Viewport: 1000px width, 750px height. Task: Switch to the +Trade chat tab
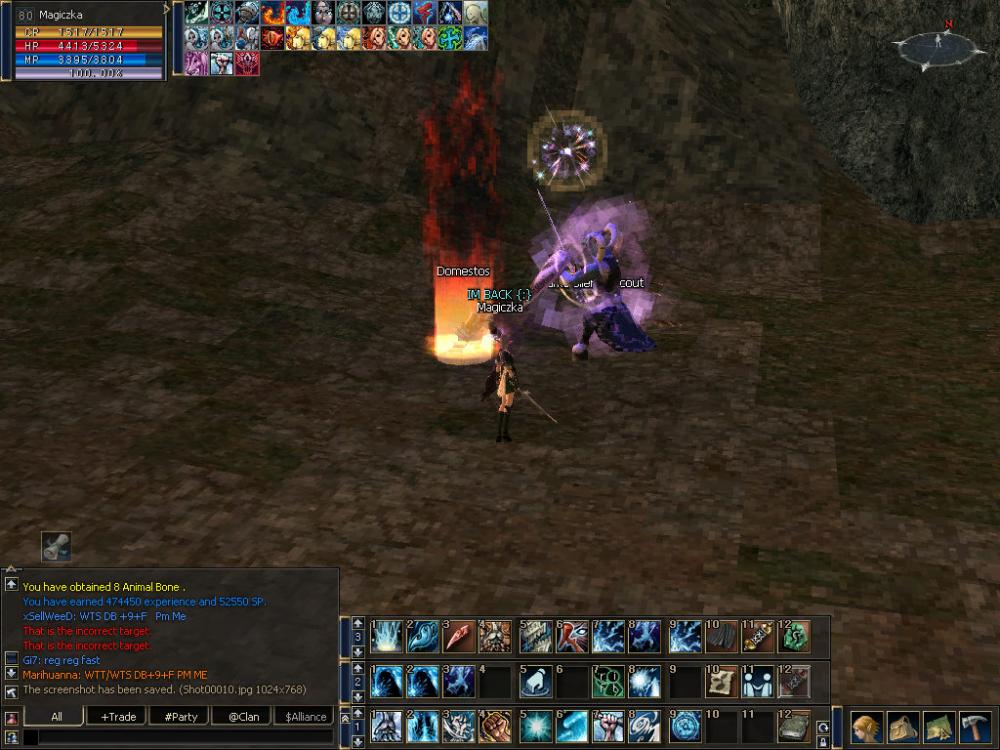pos(118,716)
